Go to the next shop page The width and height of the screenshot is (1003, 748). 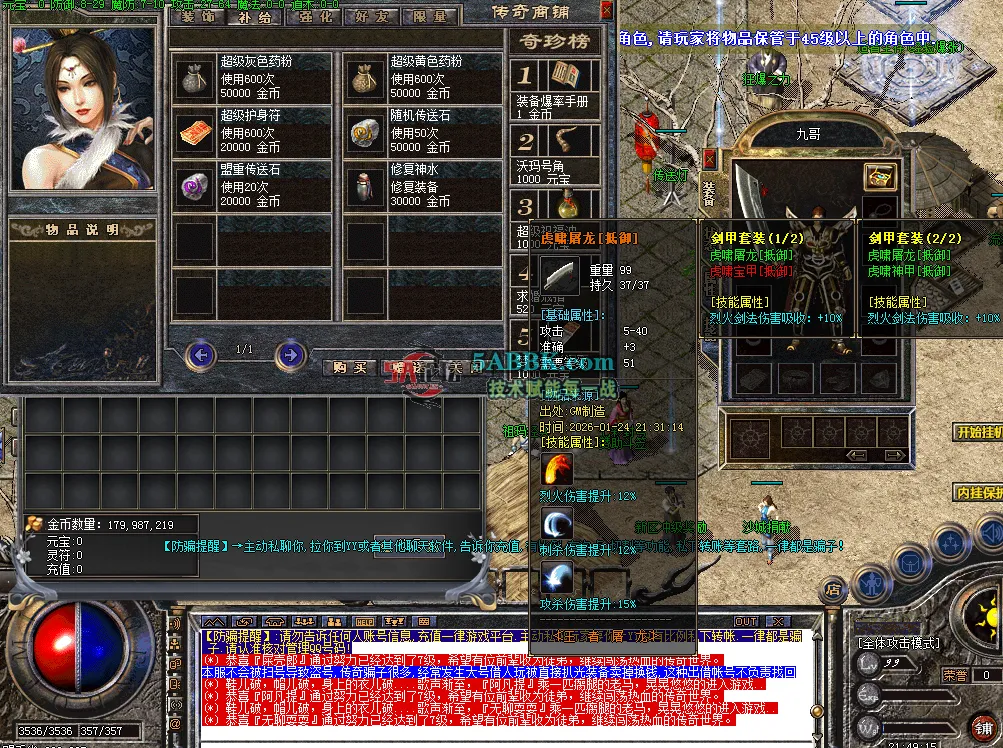290,353
